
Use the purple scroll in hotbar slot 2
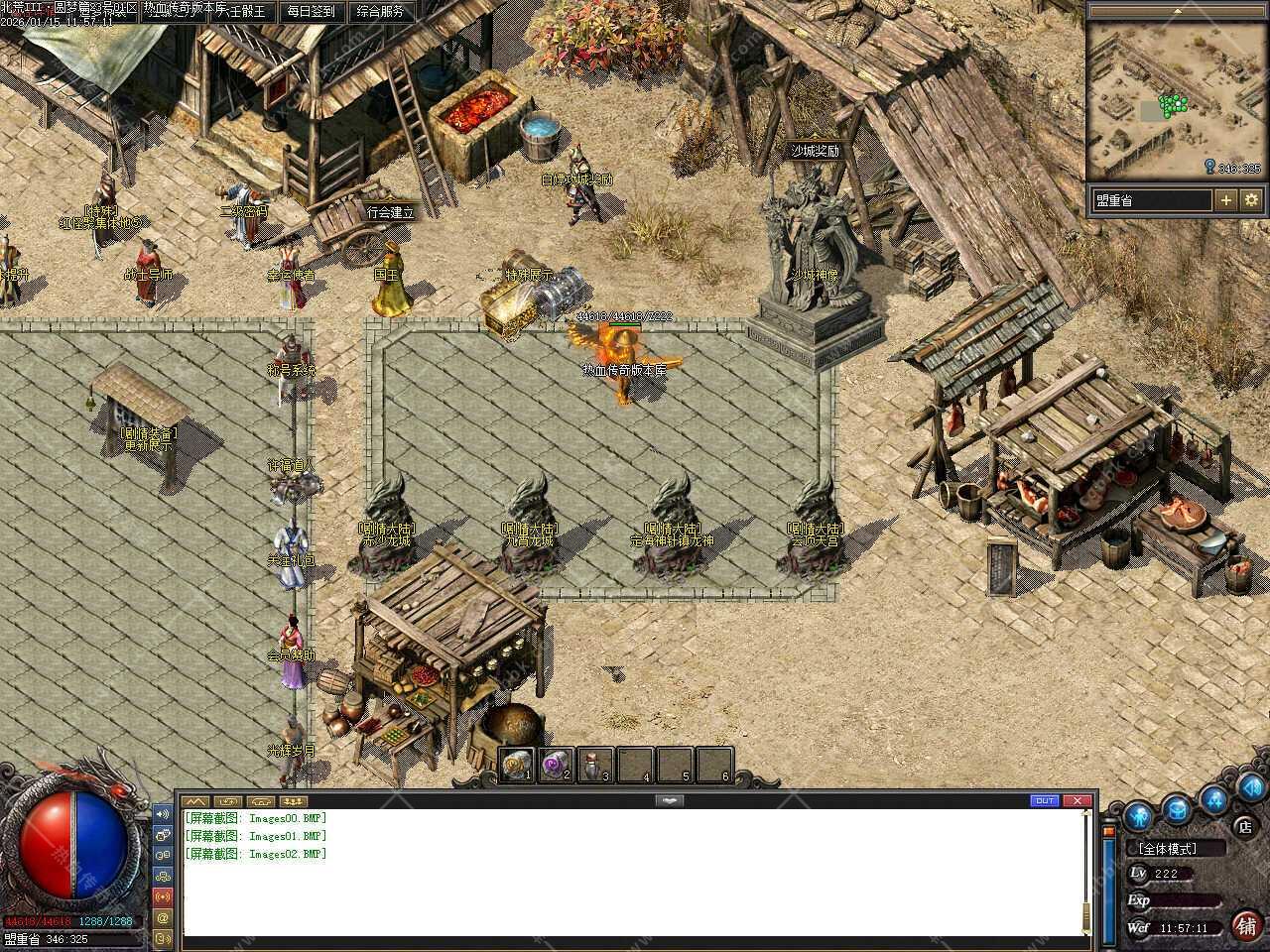[556, 765]
